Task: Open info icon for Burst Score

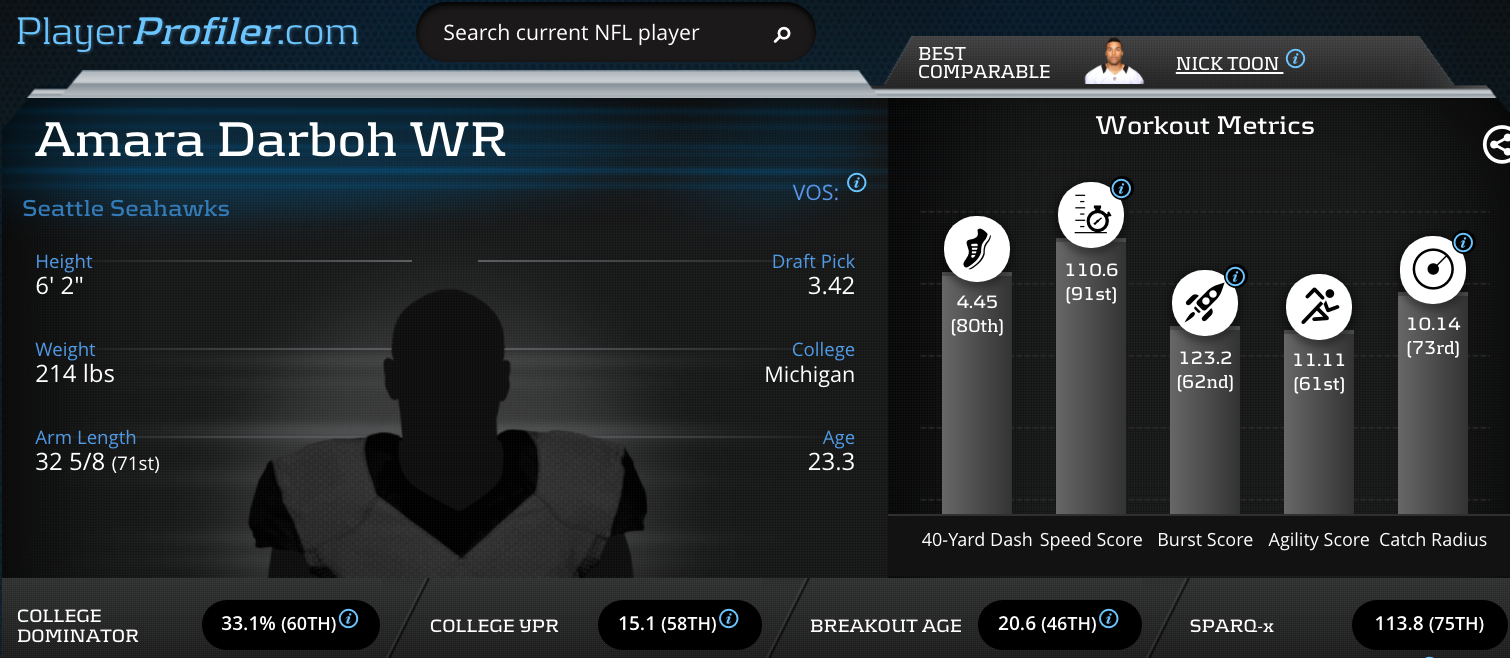Action: (x=1235, y=276)
